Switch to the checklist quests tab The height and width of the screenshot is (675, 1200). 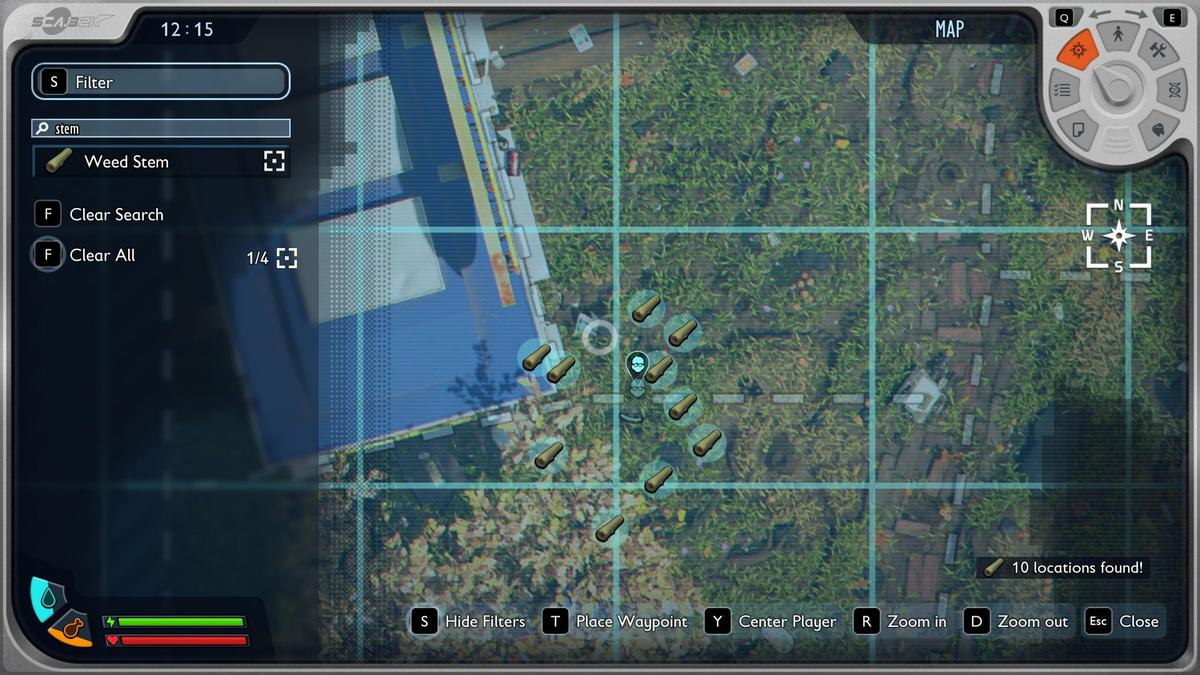(1064, 89)
